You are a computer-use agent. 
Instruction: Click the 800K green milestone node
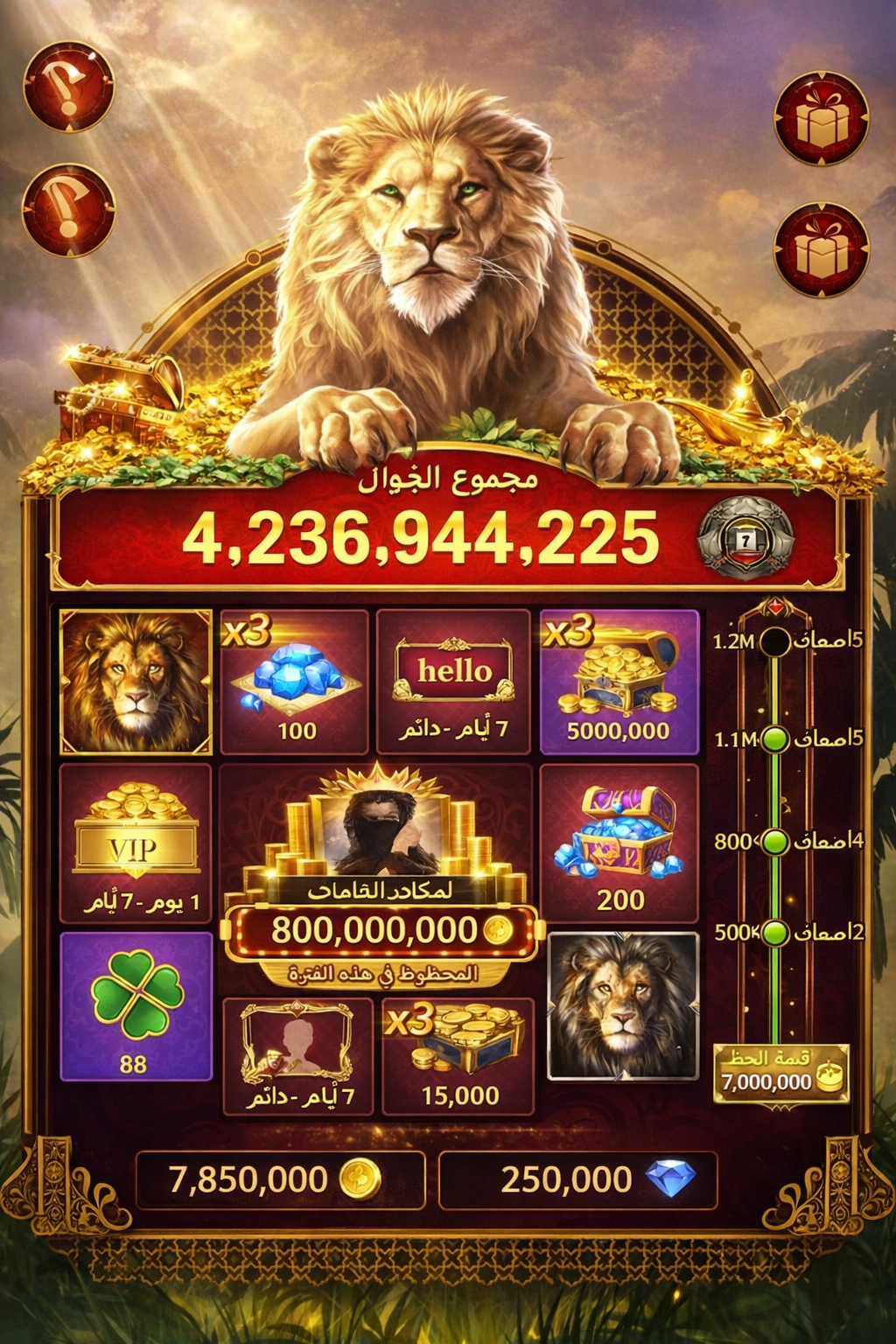[x=774, y=842]
